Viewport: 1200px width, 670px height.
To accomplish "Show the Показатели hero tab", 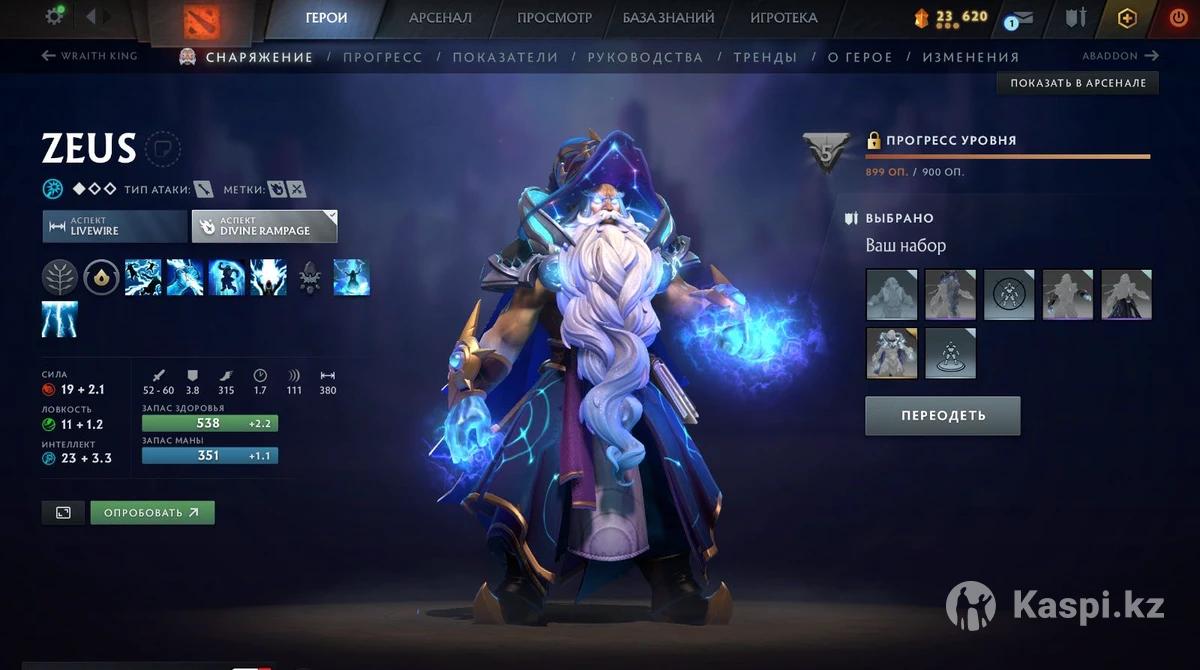I will tap(505, 57).
